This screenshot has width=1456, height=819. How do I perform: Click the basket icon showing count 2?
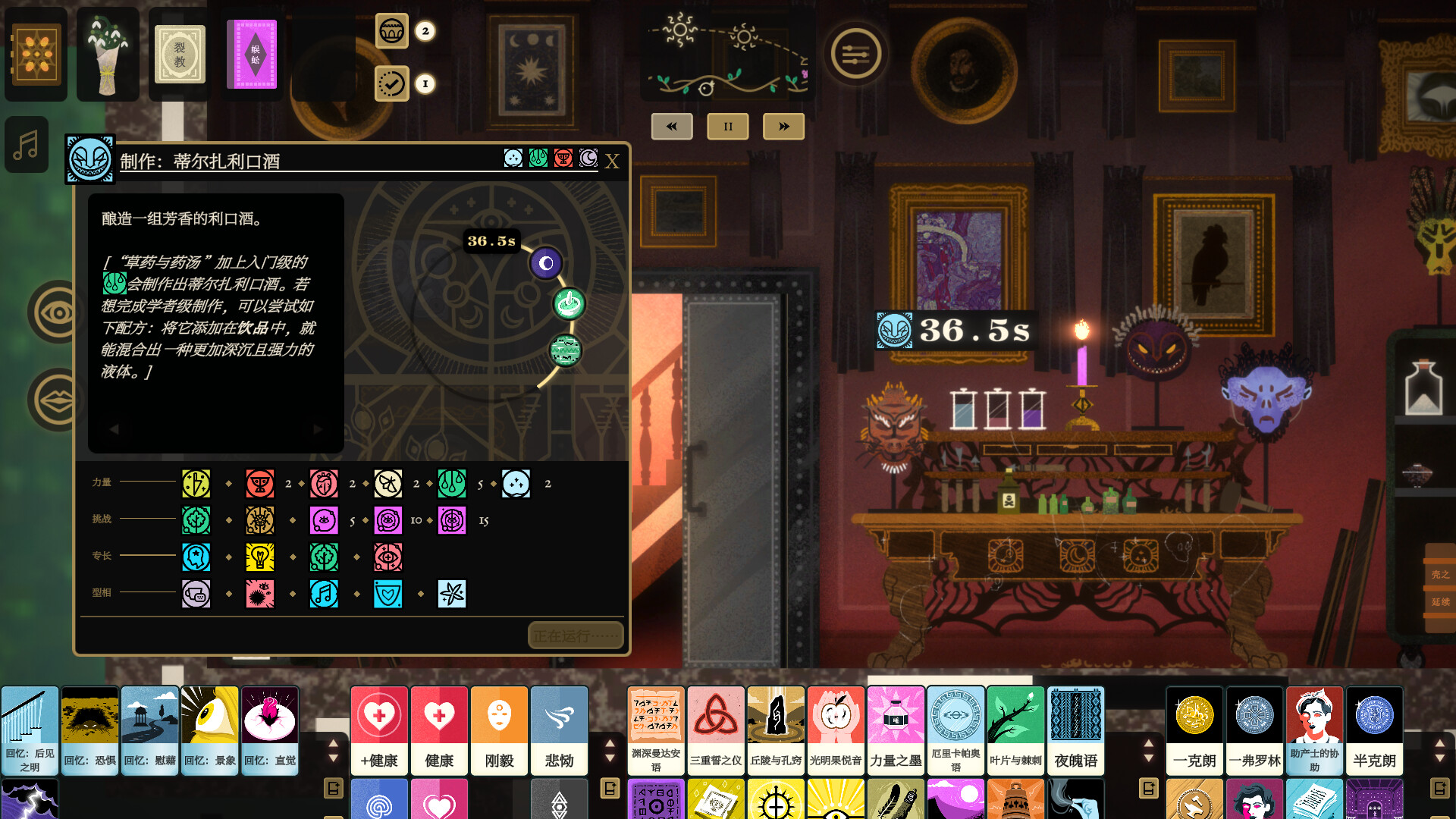pos(392,32)
